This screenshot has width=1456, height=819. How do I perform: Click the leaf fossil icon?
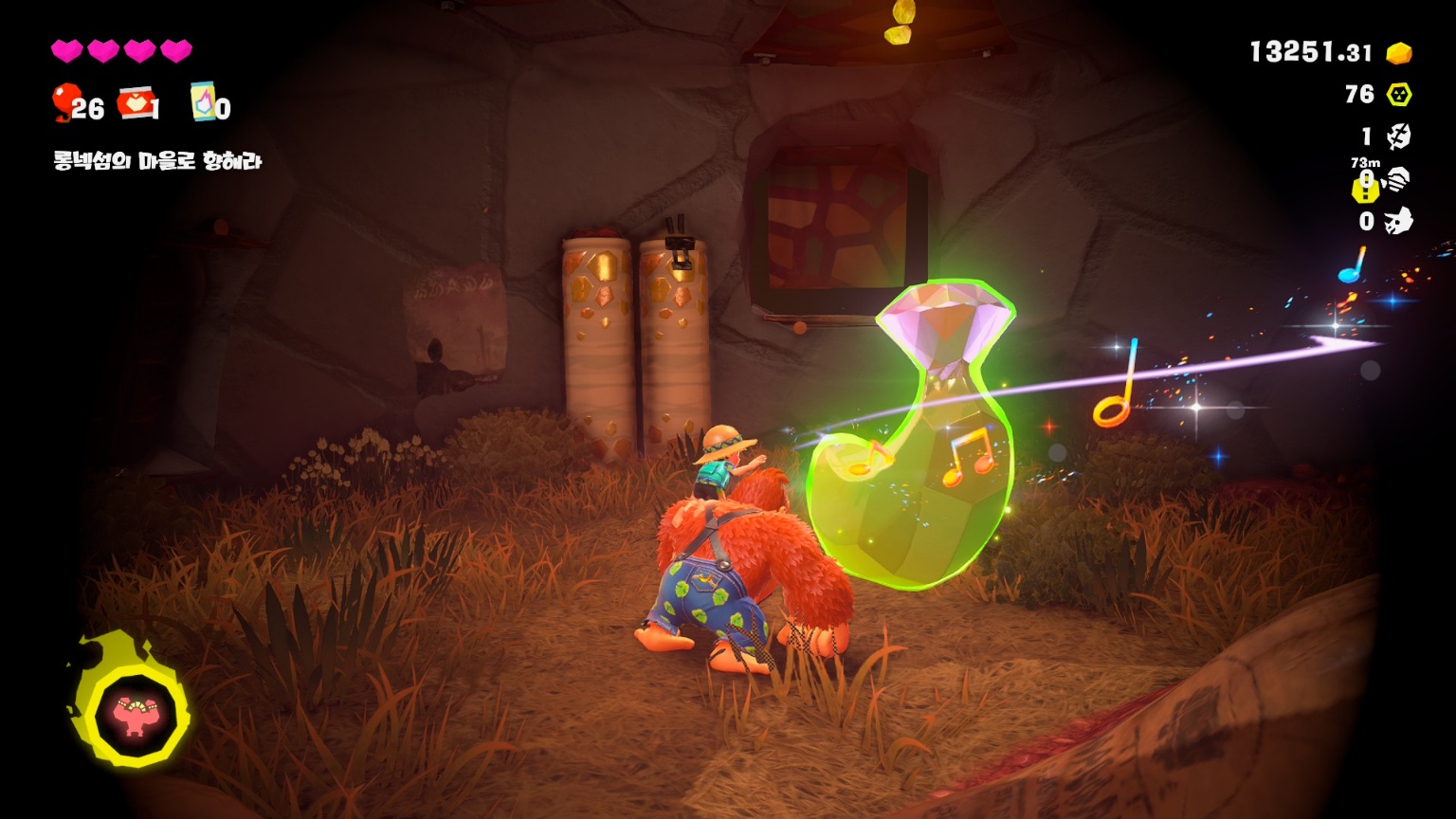1399,136
